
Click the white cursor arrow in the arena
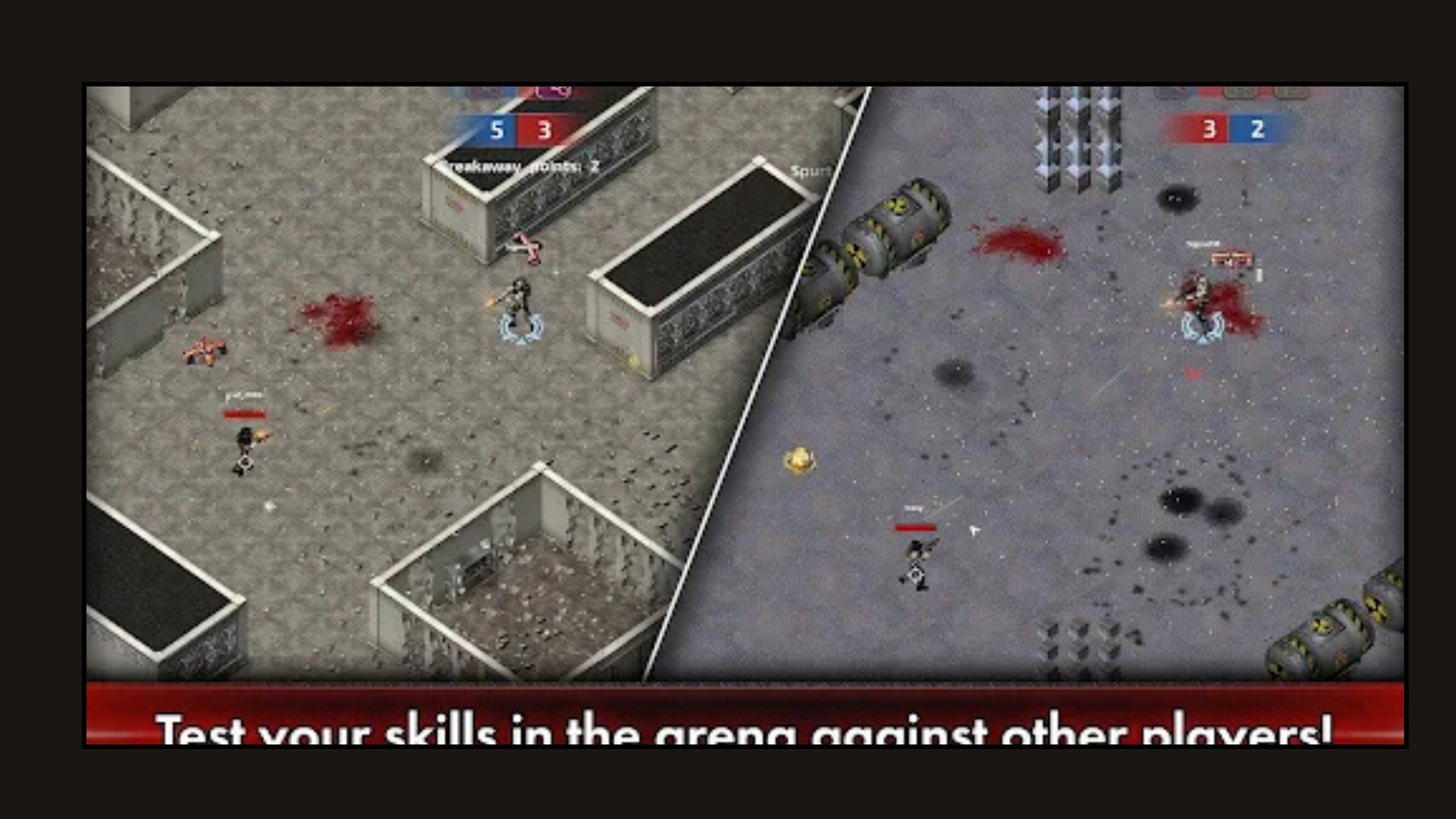tap(972, 529)
